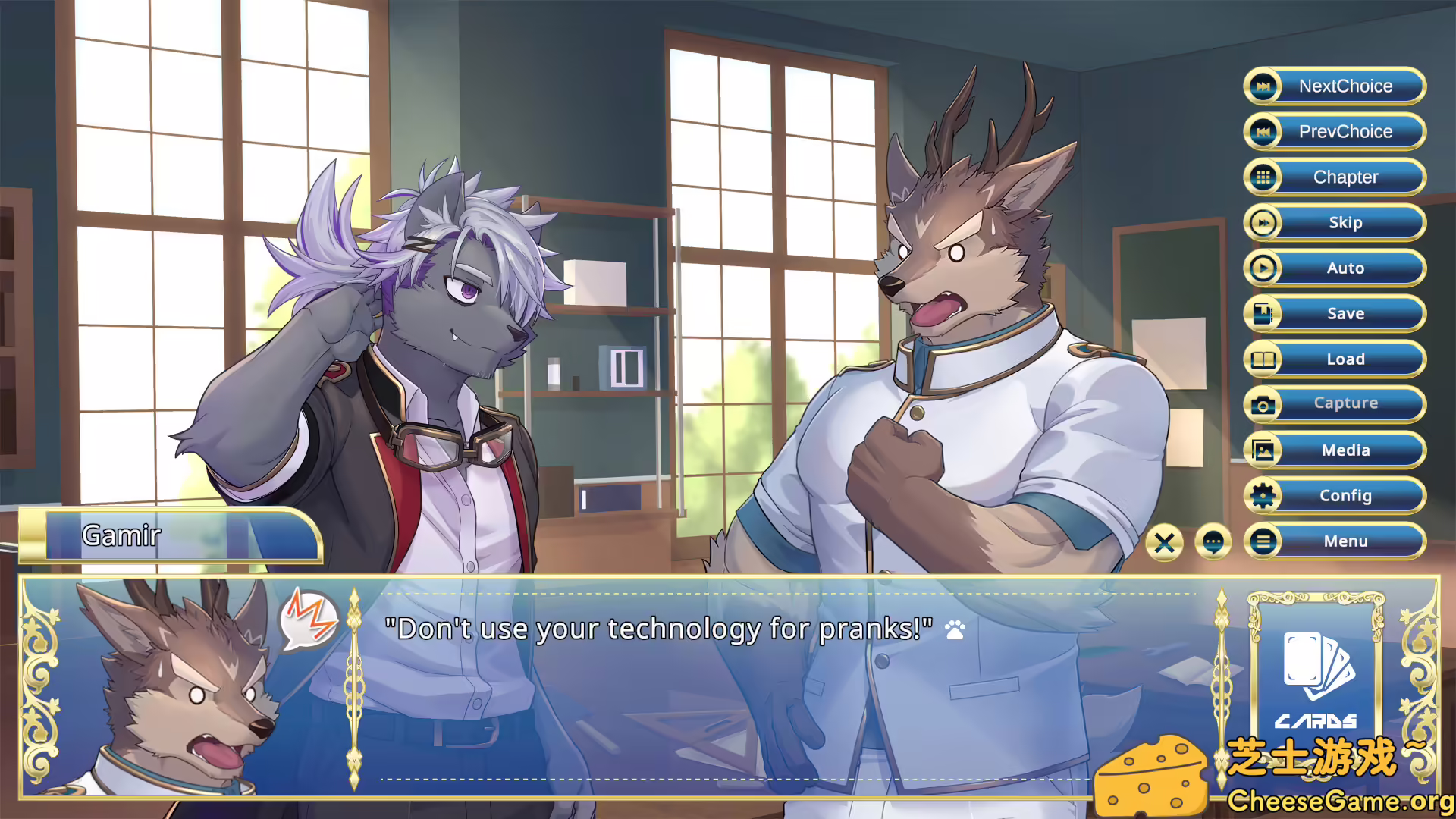Open dialogue history via speech bubble icon
1456x819 pixels.
click(x=1214, y=541)
